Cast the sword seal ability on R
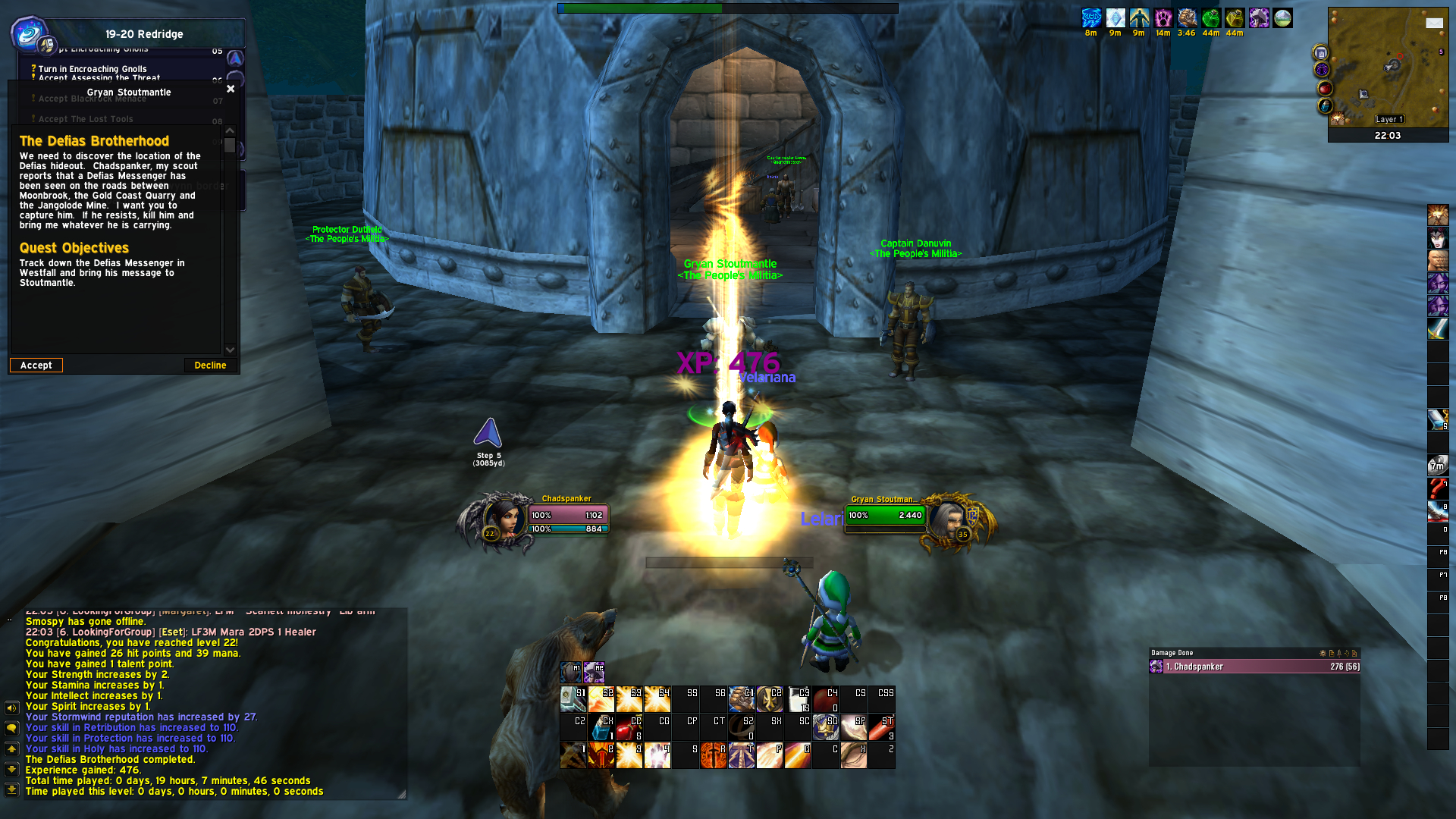The width and height of the screenshot is (1456, 819). pyautogui.click(x=713, y=755)
